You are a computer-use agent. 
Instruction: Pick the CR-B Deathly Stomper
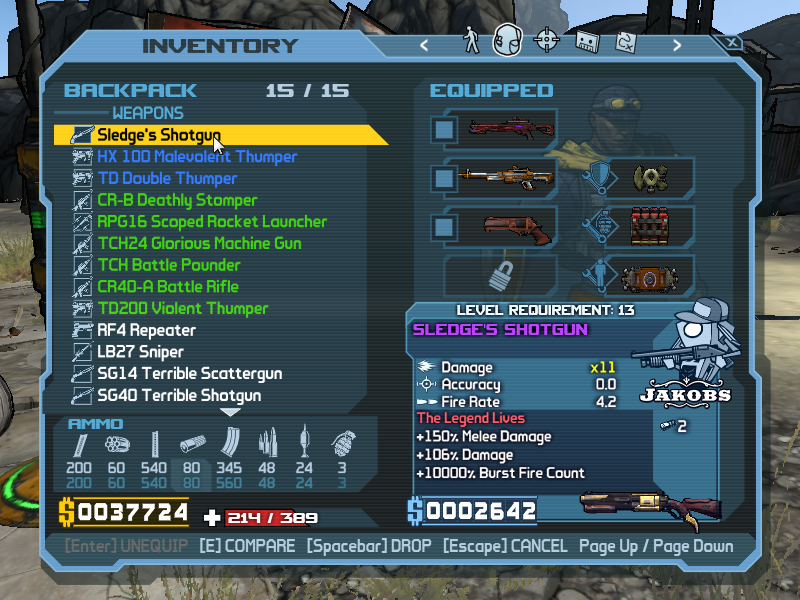coord(176,200)
